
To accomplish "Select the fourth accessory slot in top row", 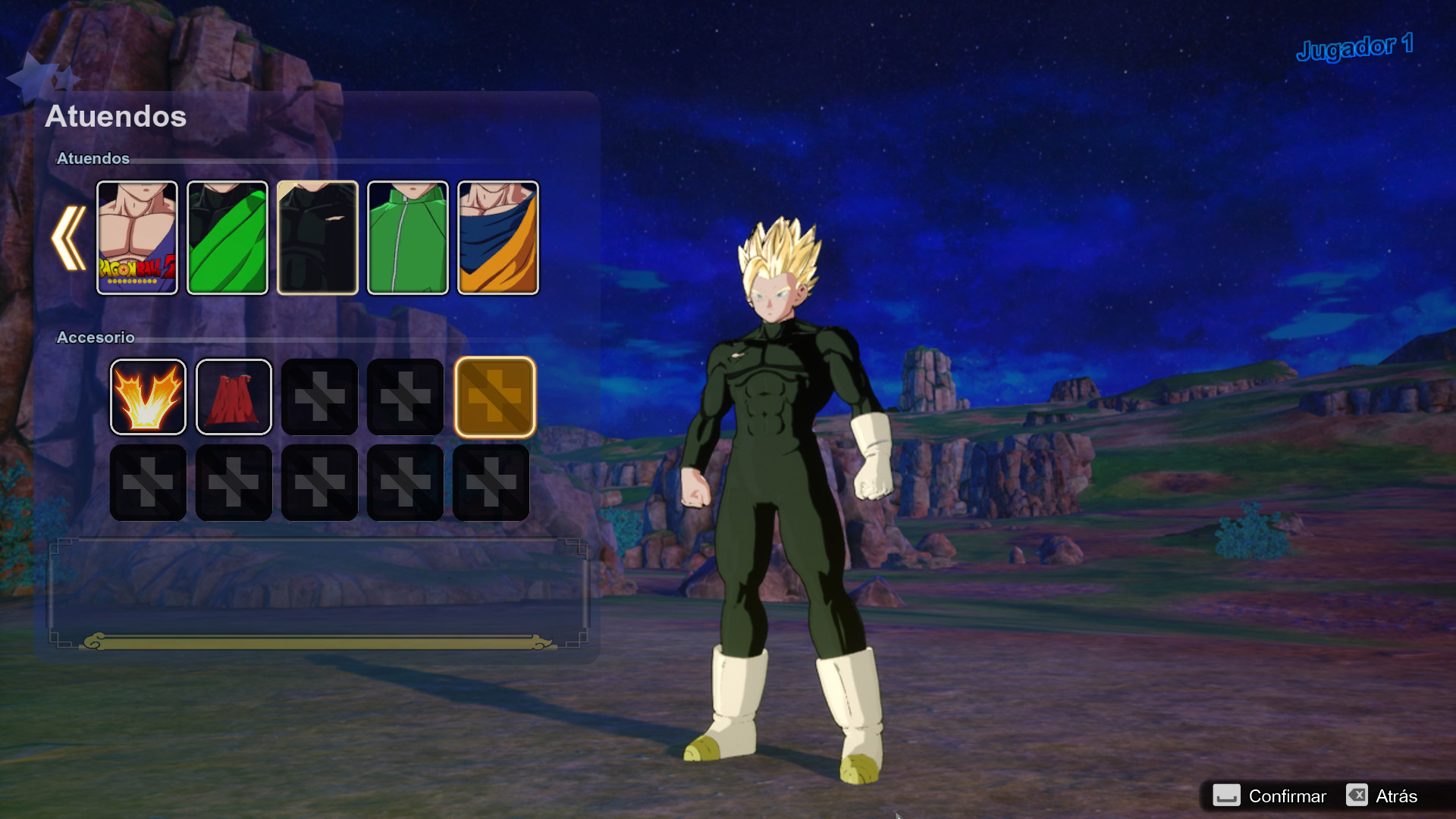I will pyautogui.click(x=406, y=397).
